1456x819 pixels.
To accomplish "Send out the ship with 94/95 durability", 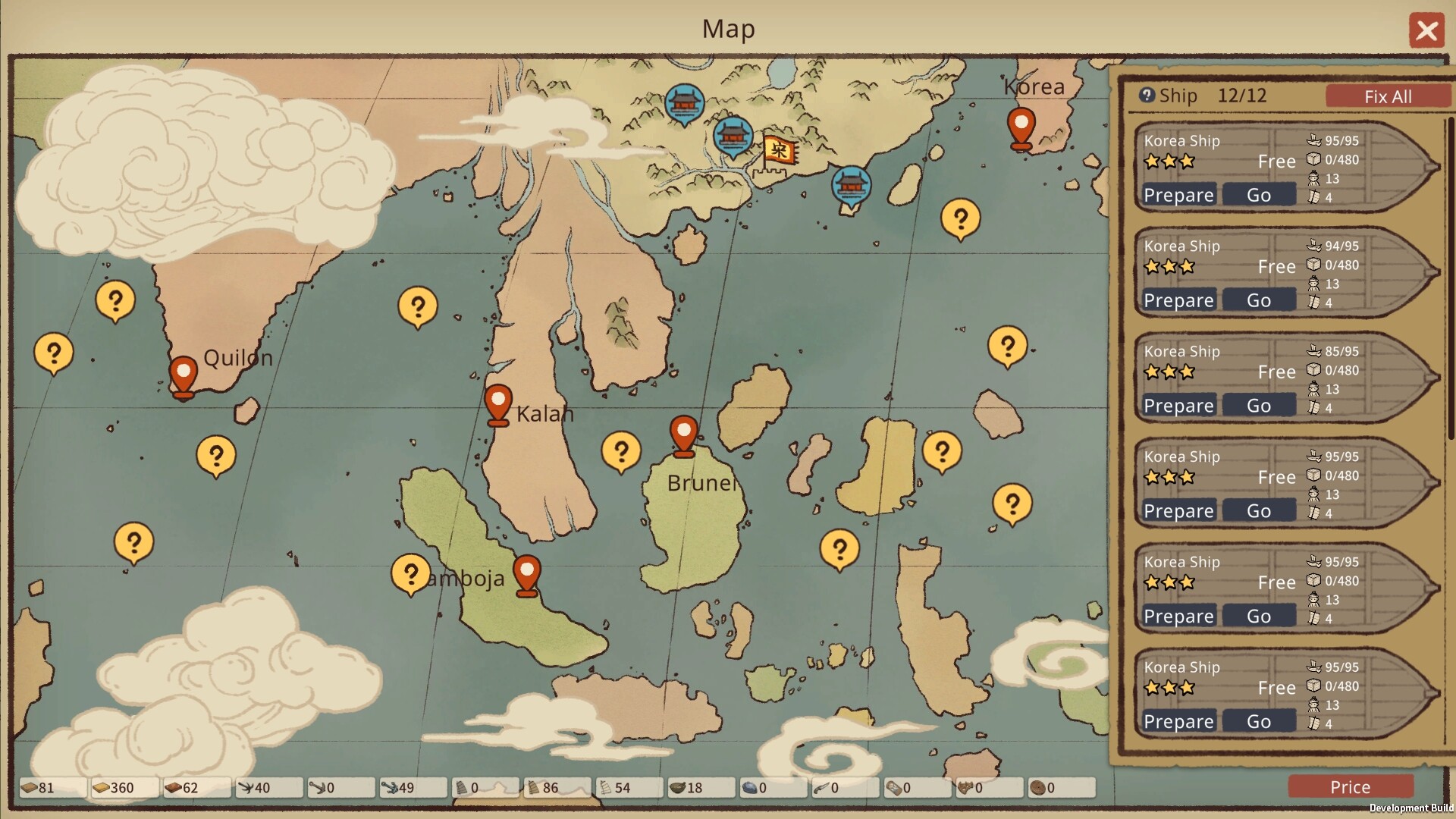I will 1259,301.
